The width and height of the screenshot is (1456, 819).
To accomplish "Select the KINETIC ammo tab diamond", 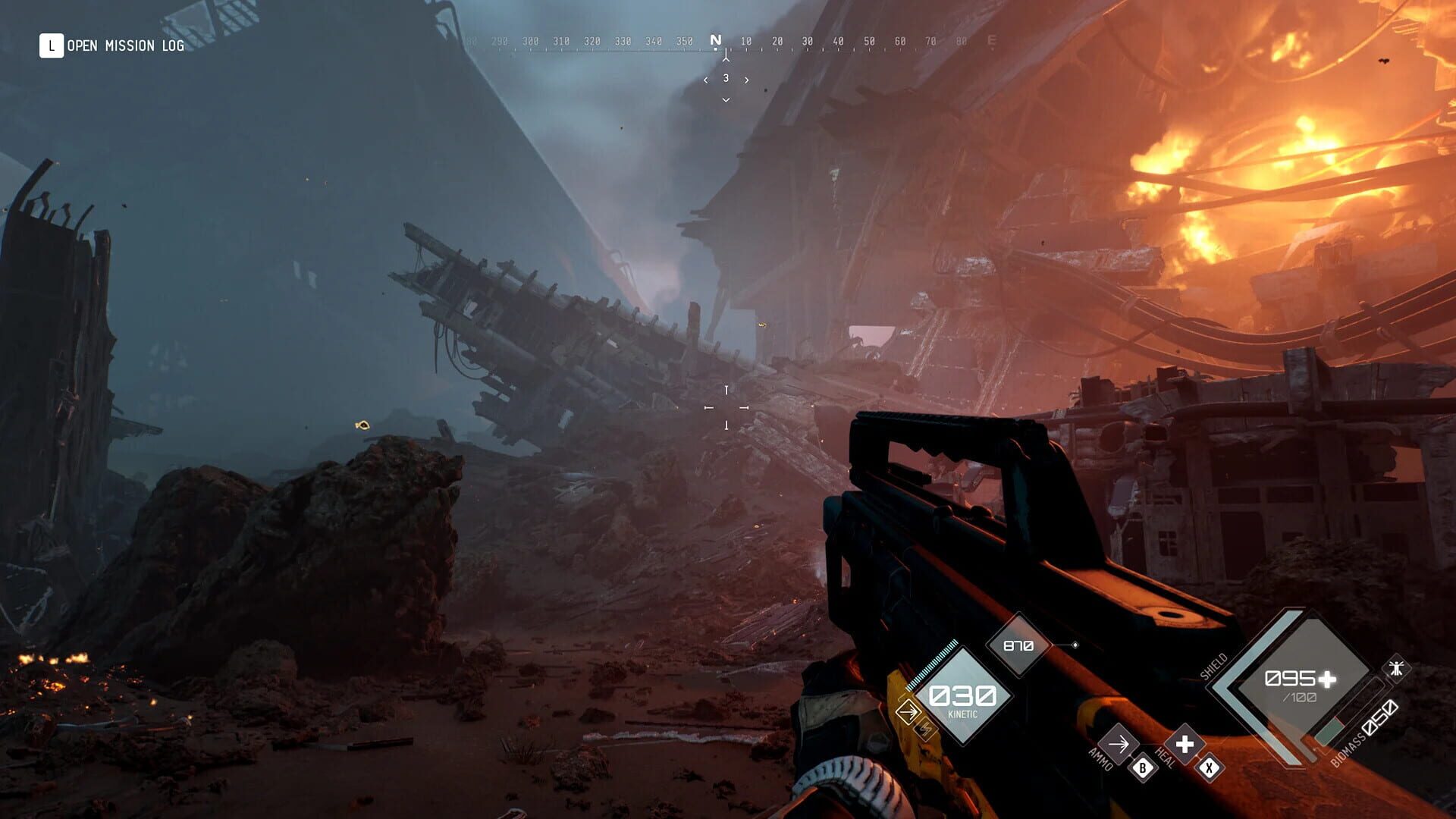I will pos(962,696).
